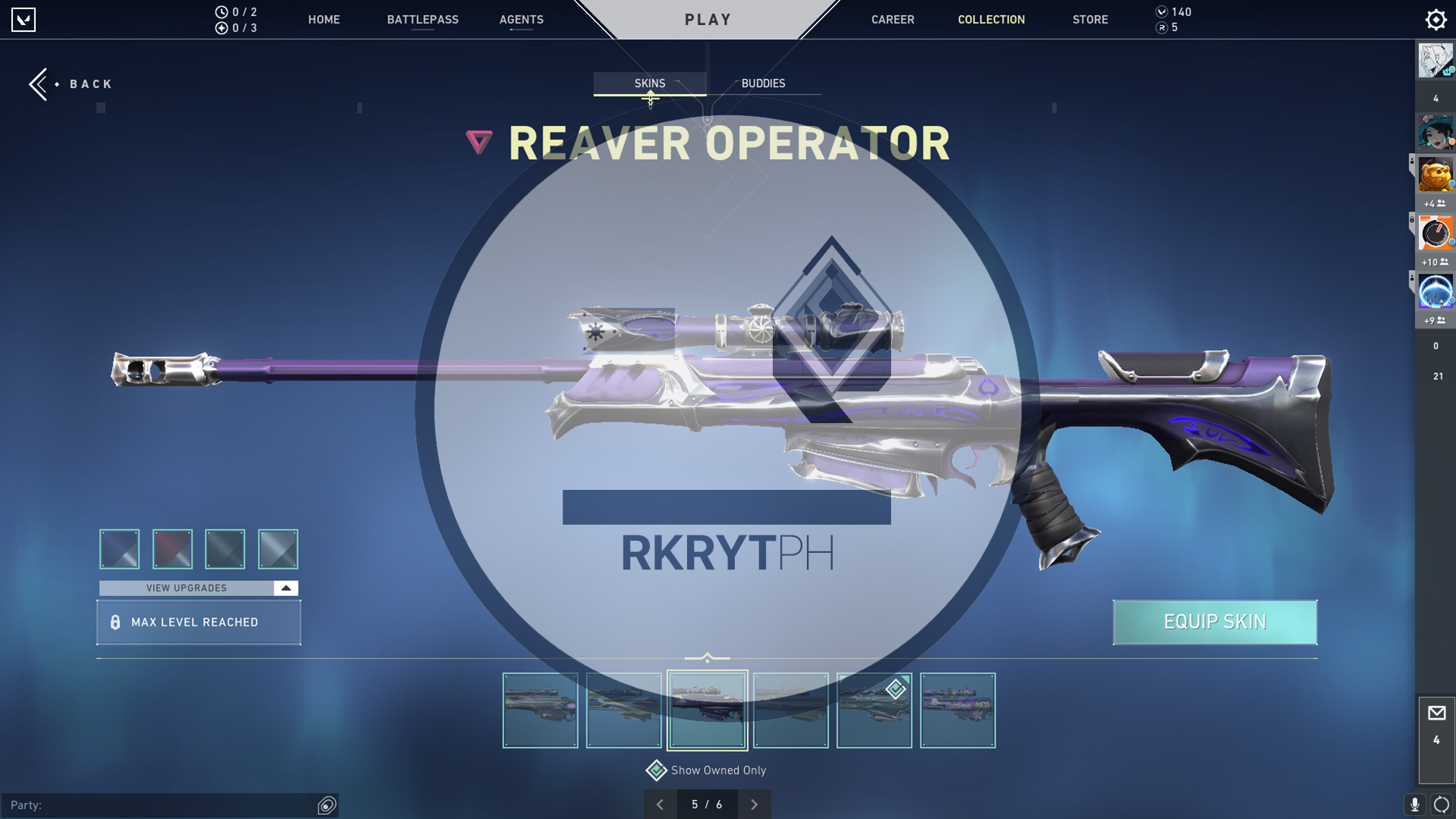Switch to the BUDDIES tab
This screenshot has height=819, width=1456.
[764, 83]
